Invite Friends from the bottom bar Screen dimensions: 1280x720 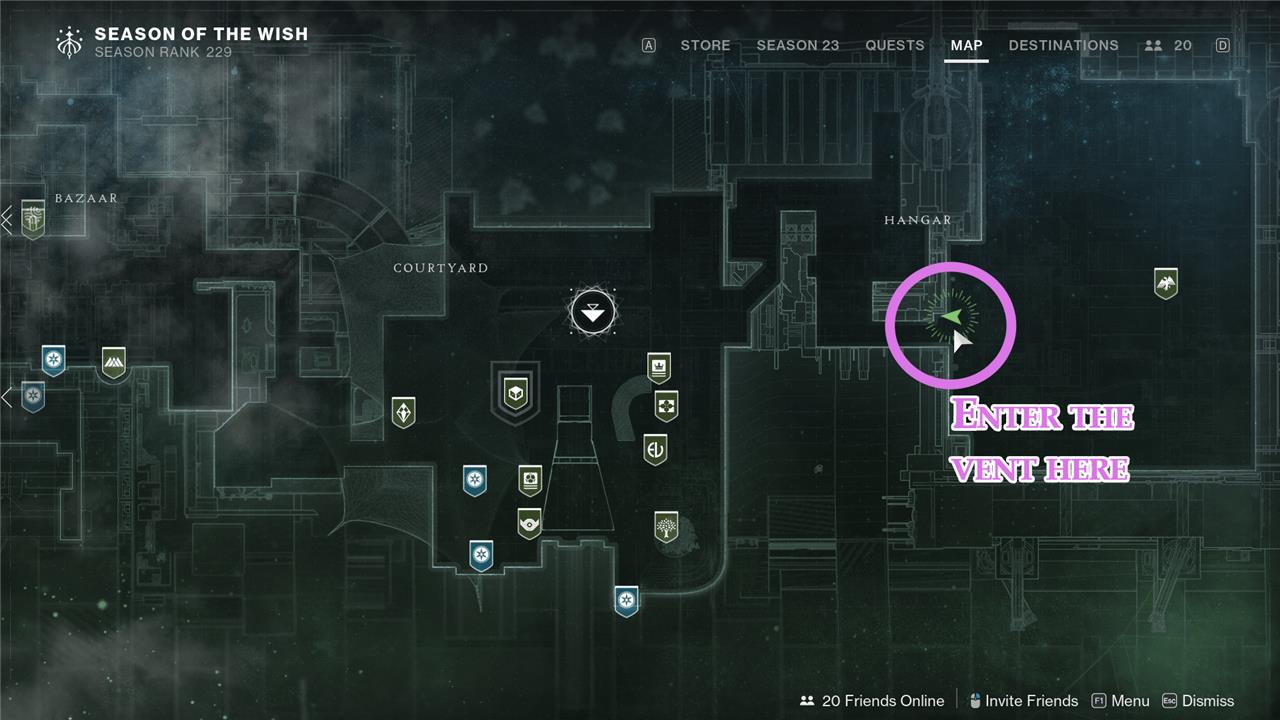click(1022, 701)
